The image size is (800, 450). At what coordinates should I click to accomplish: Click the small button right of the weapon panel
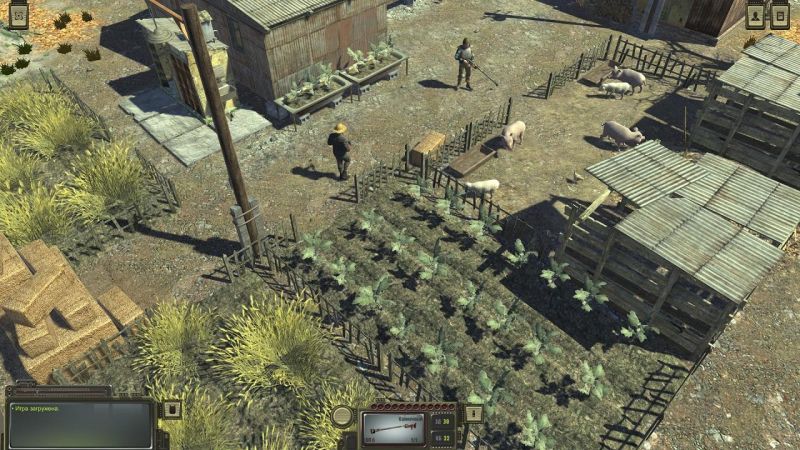click(474, 413)
